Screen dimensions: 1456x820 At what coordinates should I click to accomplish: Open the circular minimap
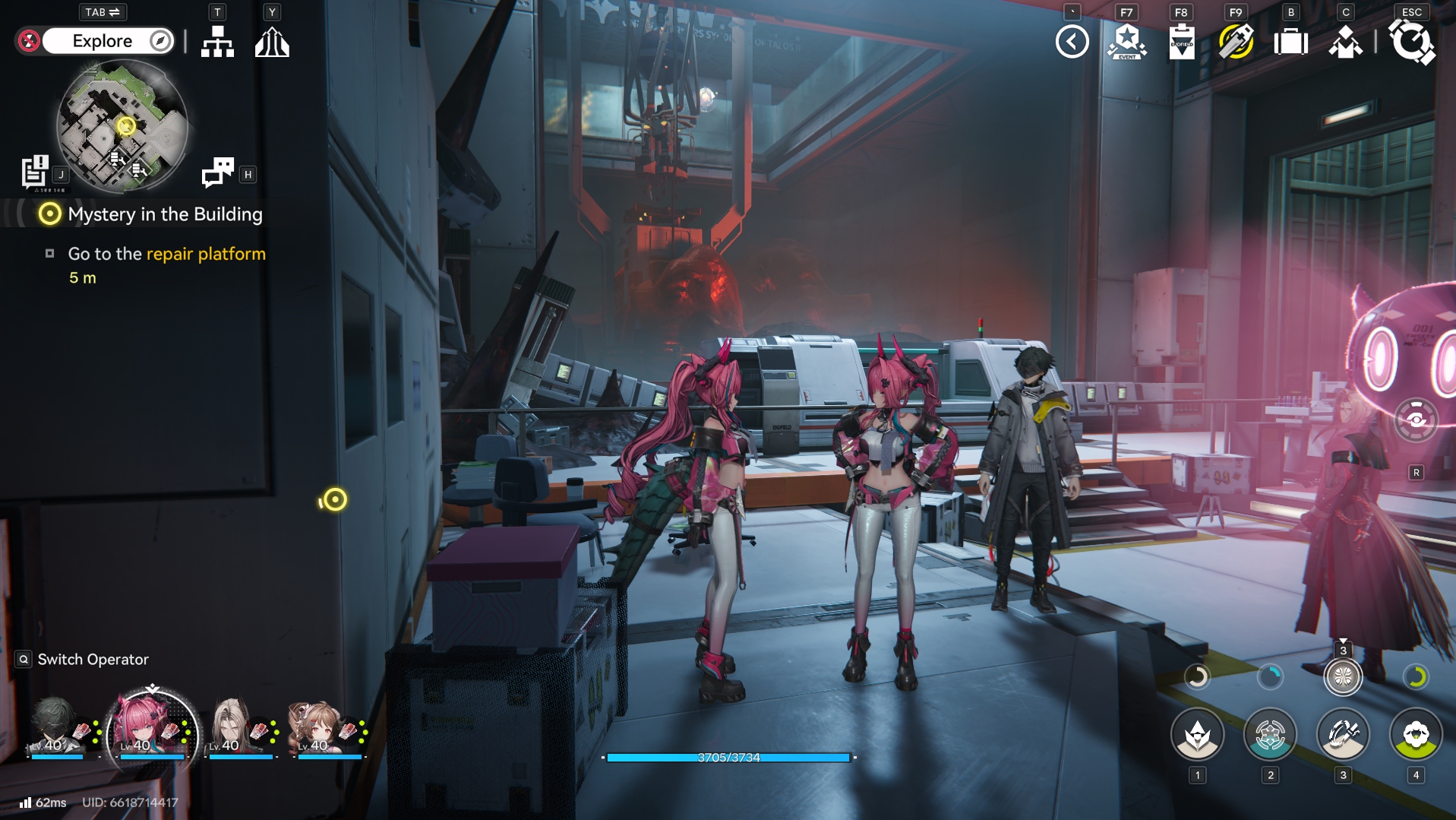(122, 125)
